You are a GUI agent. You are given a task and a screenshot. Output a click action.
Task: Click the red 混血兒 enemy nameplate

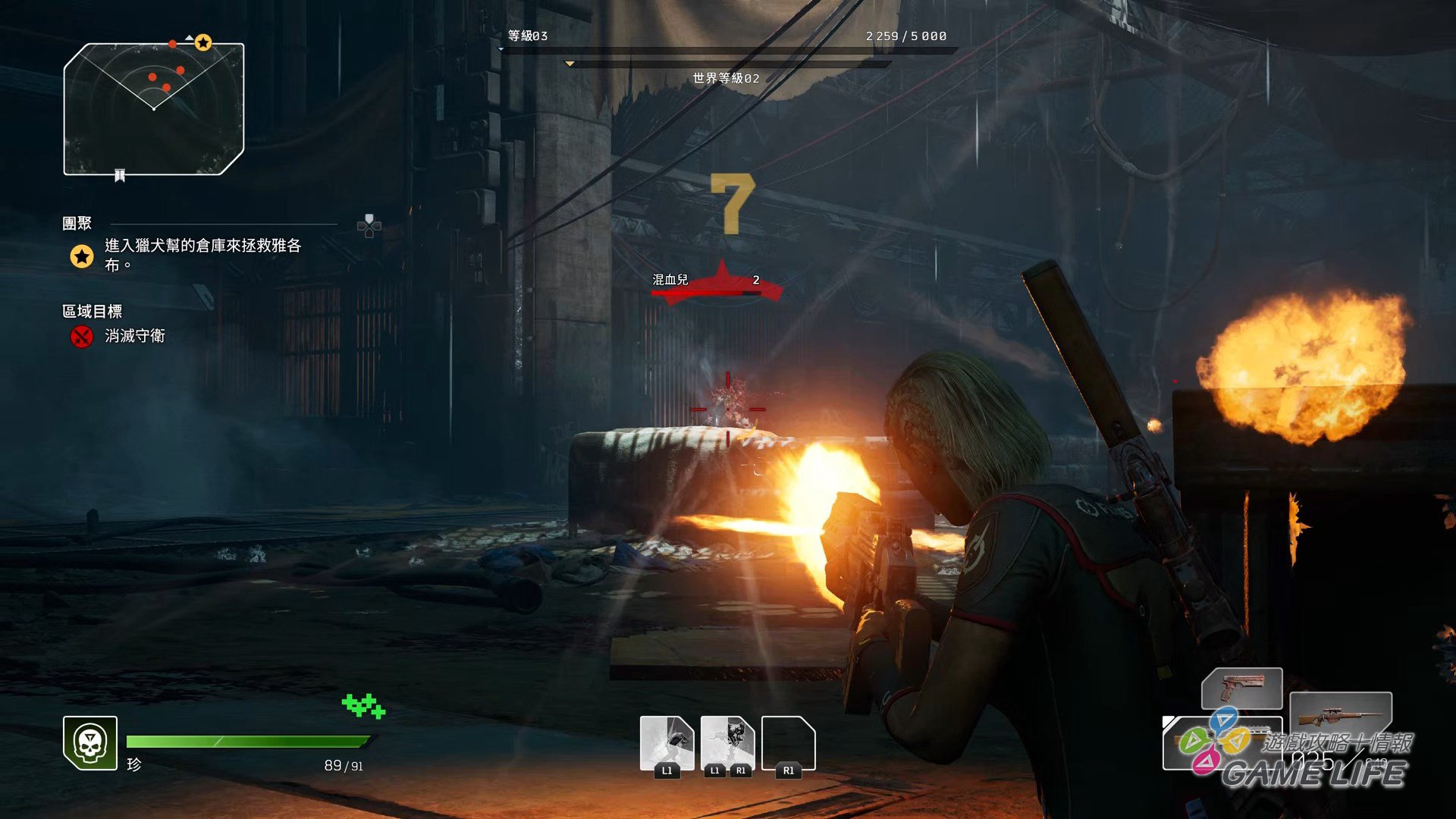716,282
